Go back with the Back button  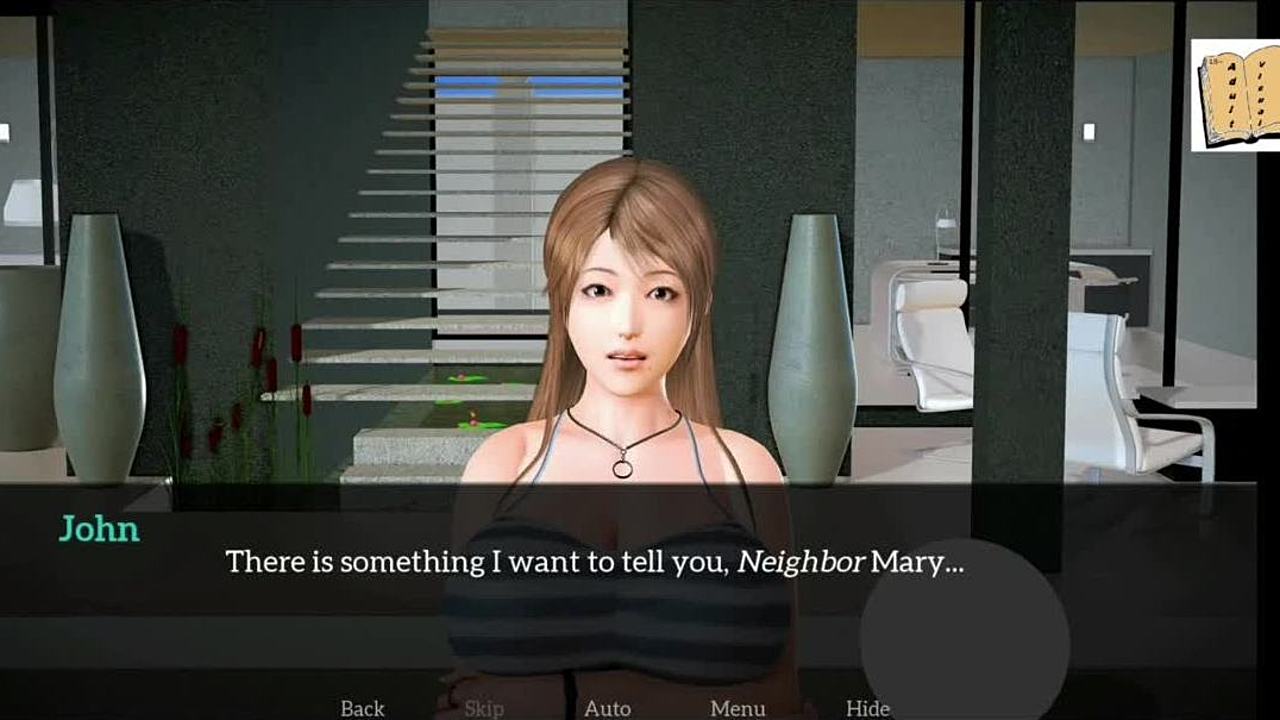point(362,708)
